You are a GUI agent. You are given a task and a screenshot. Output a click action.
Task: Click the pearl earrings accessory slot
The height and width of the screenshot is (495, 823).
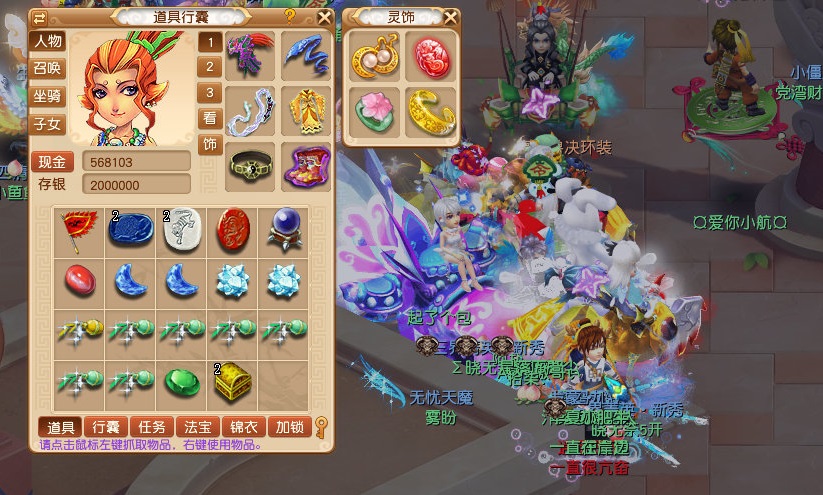click(374, 59)
